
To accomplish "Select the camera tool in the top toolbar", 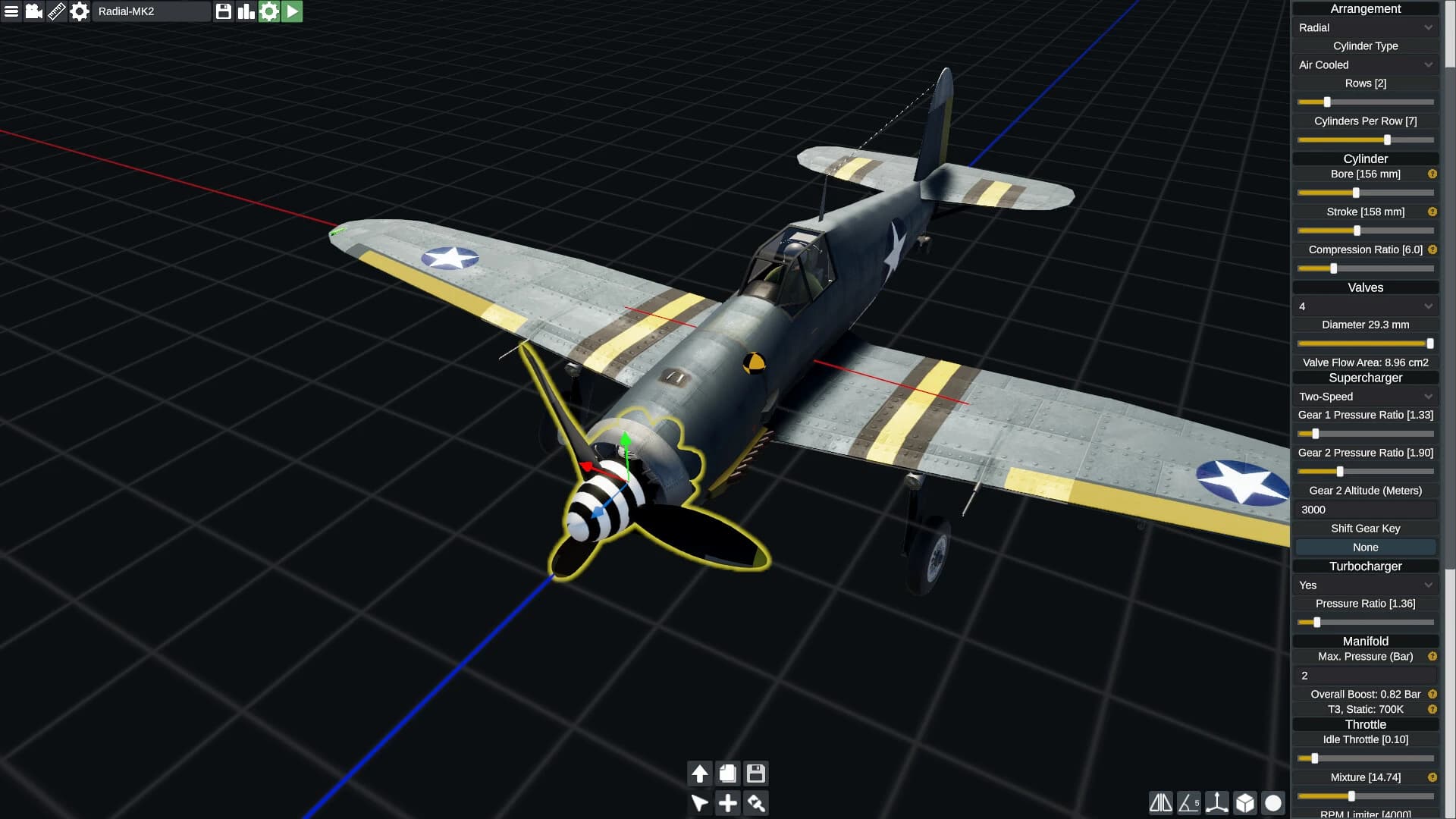I will tap(33, 11).
